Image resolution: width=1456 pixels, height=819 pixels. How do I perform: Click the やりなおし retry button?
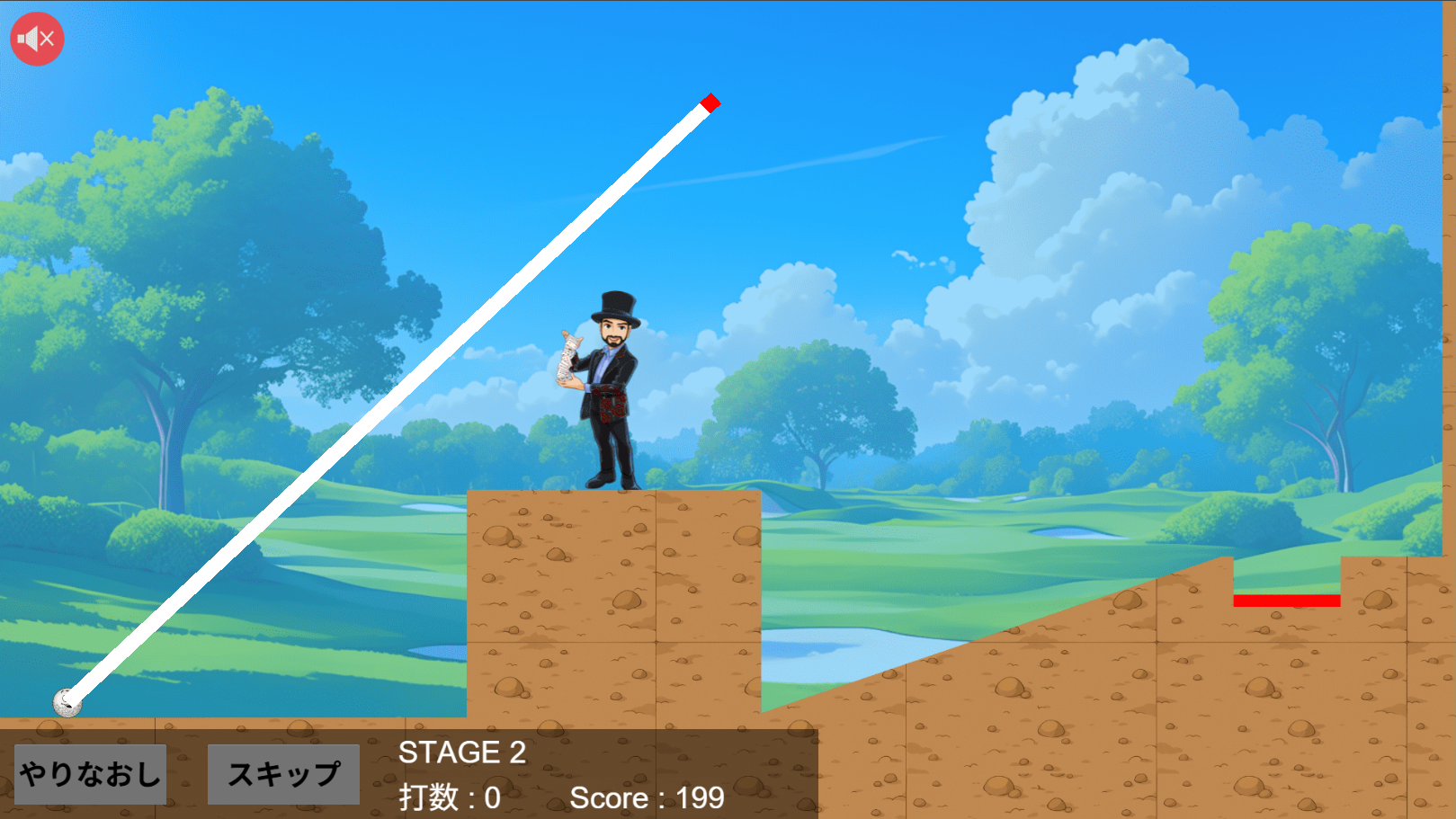(x=90, y=774)
